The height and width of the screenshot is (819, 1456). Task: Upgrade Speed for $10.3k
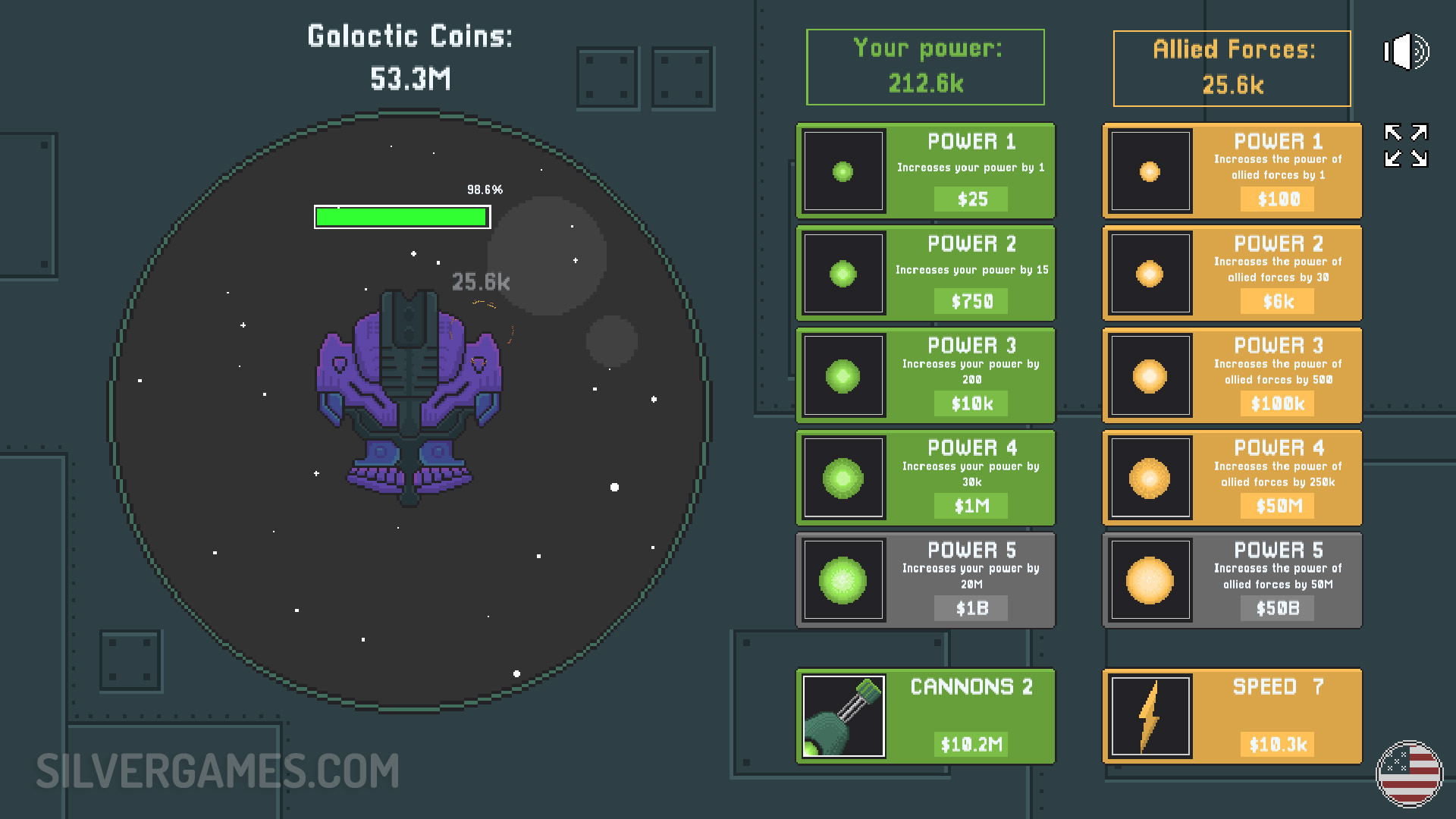pyautogui.click(x=1232, y=717)
